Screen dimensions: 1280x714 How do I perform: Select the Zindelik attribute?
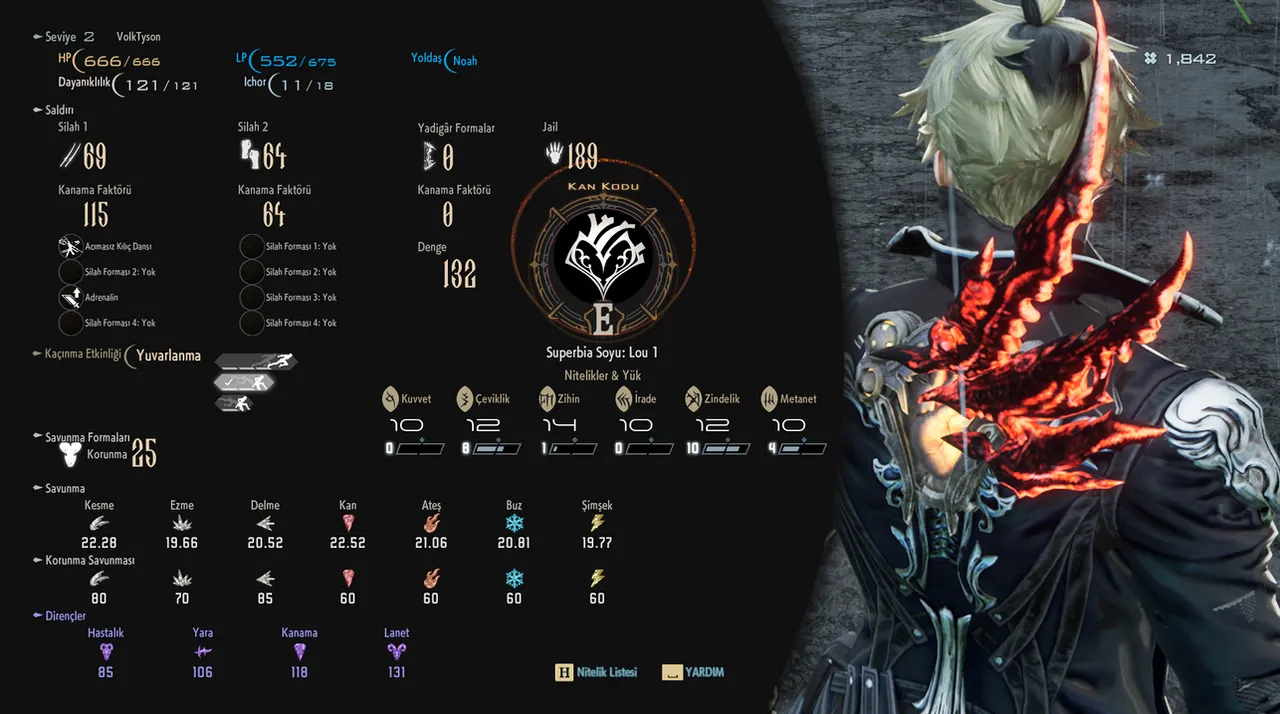[x=713, y=399]
